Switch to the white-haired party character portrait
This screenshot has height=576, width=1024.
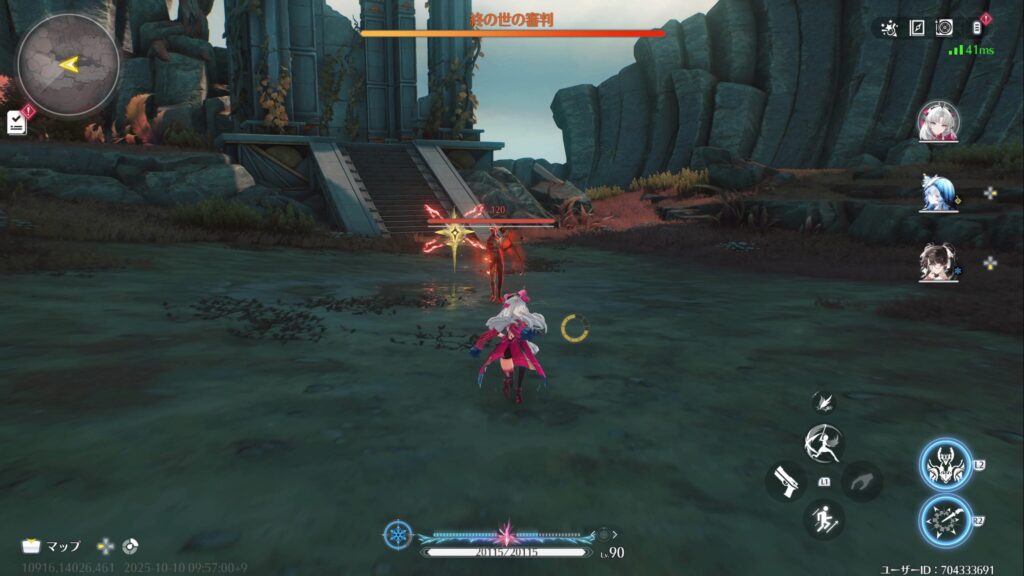click(938, 121)
